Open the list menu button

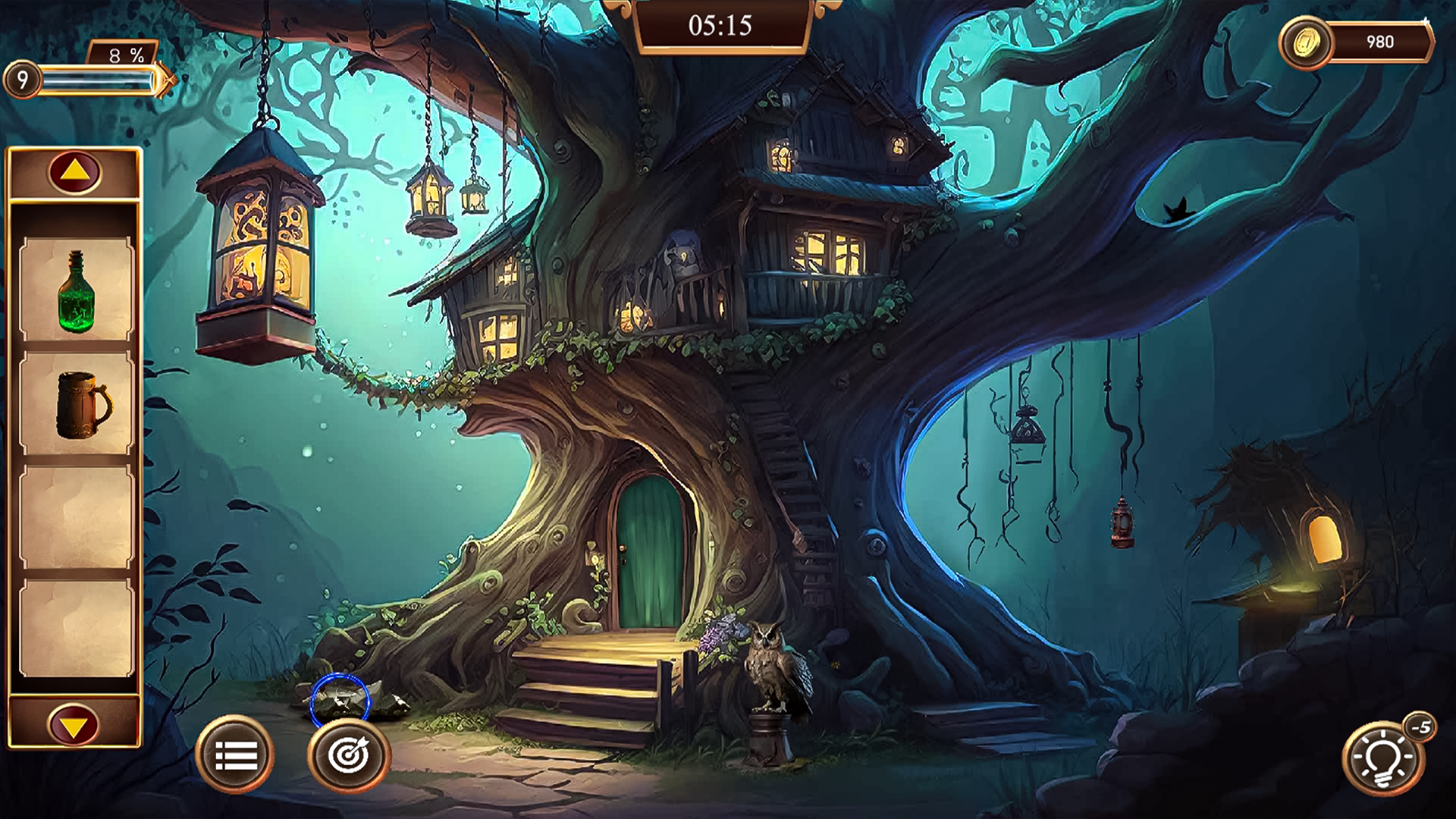coord(236,755)
